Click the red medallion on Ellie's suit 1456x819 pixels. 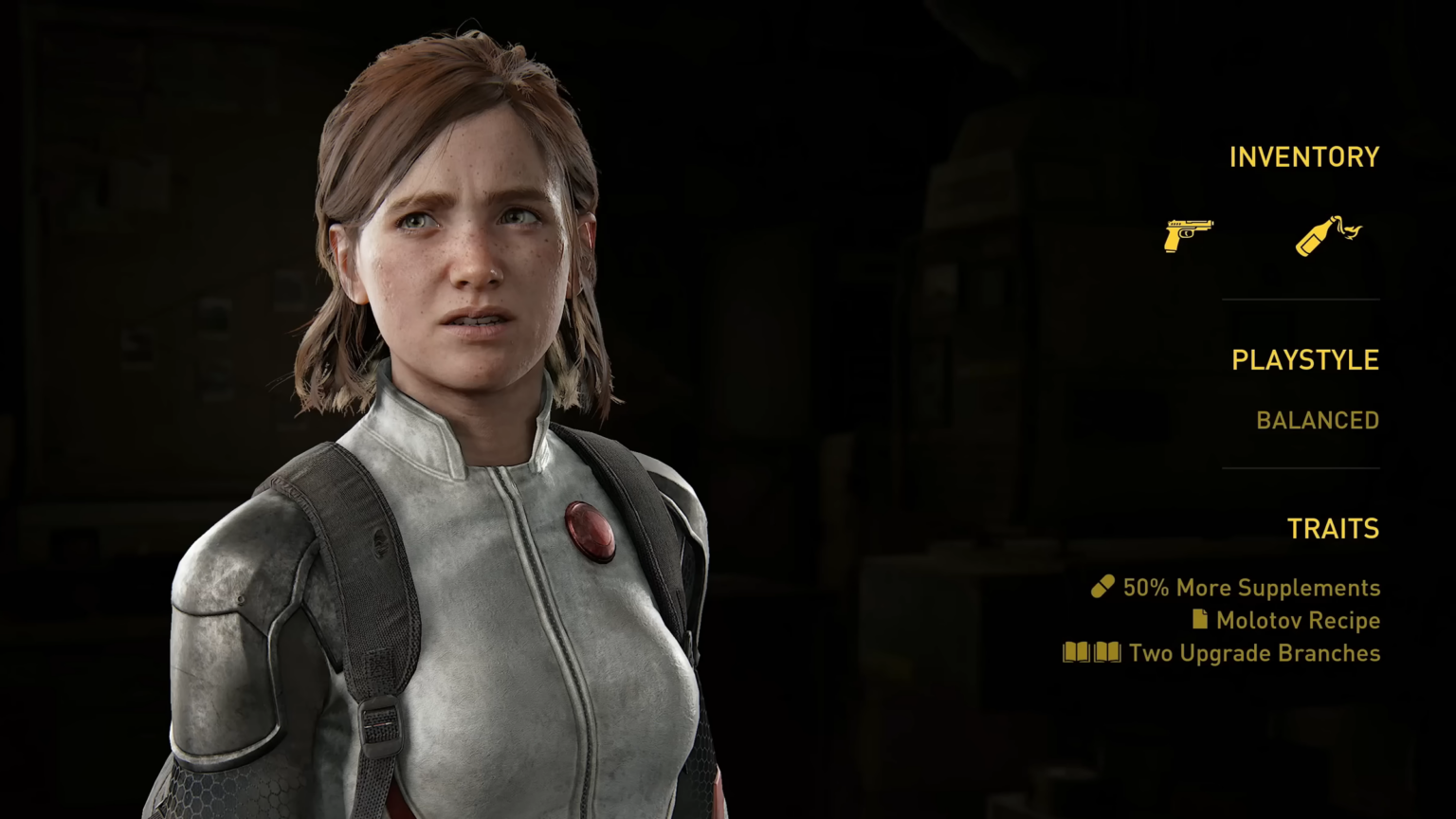click(x=592, y=531)
